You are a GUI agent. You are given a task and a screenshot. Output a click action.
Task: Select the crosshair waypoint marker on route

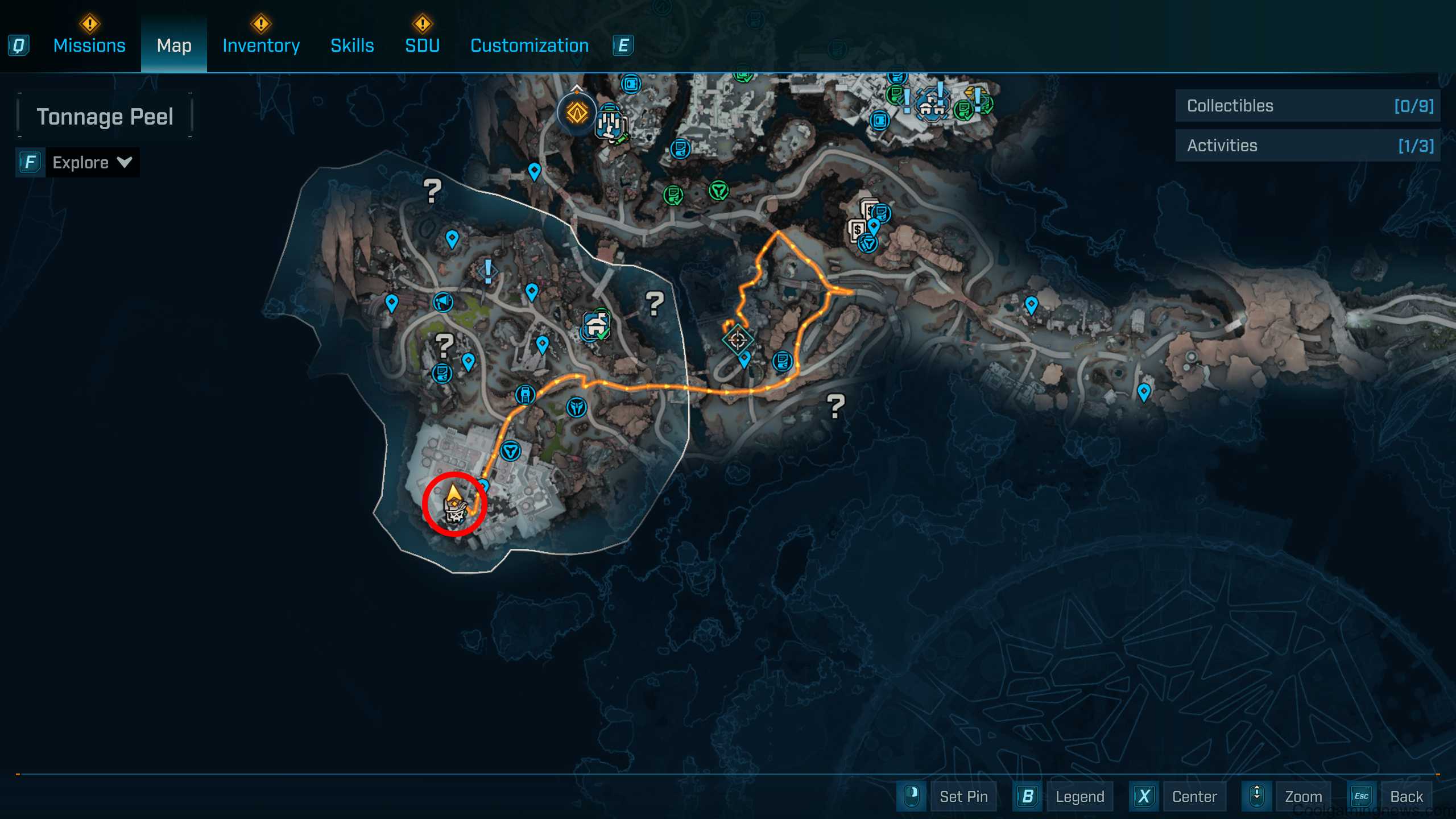click(x=738, y=340)
